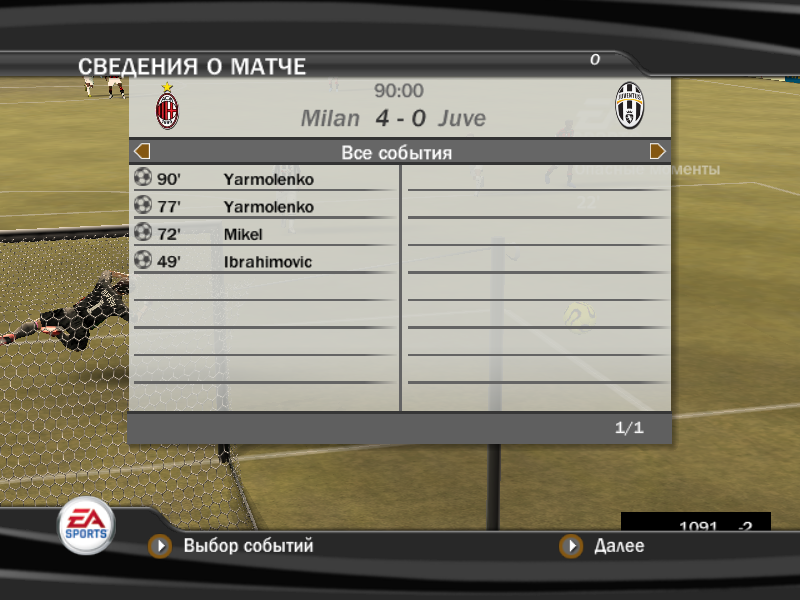
Task: Select the 90' Yarmolenko goal row
Action: point(265,180)
